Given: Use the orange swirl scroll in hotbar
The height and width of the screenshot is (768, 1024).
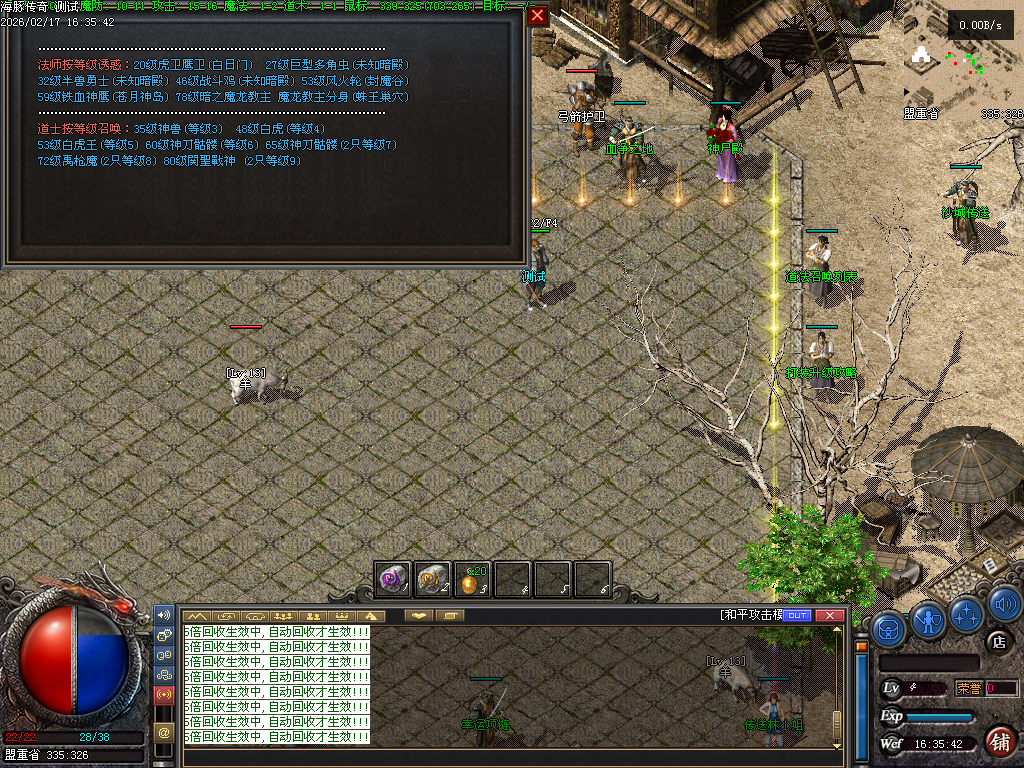Looking at the screenshot, I should [x=433, y=578].
